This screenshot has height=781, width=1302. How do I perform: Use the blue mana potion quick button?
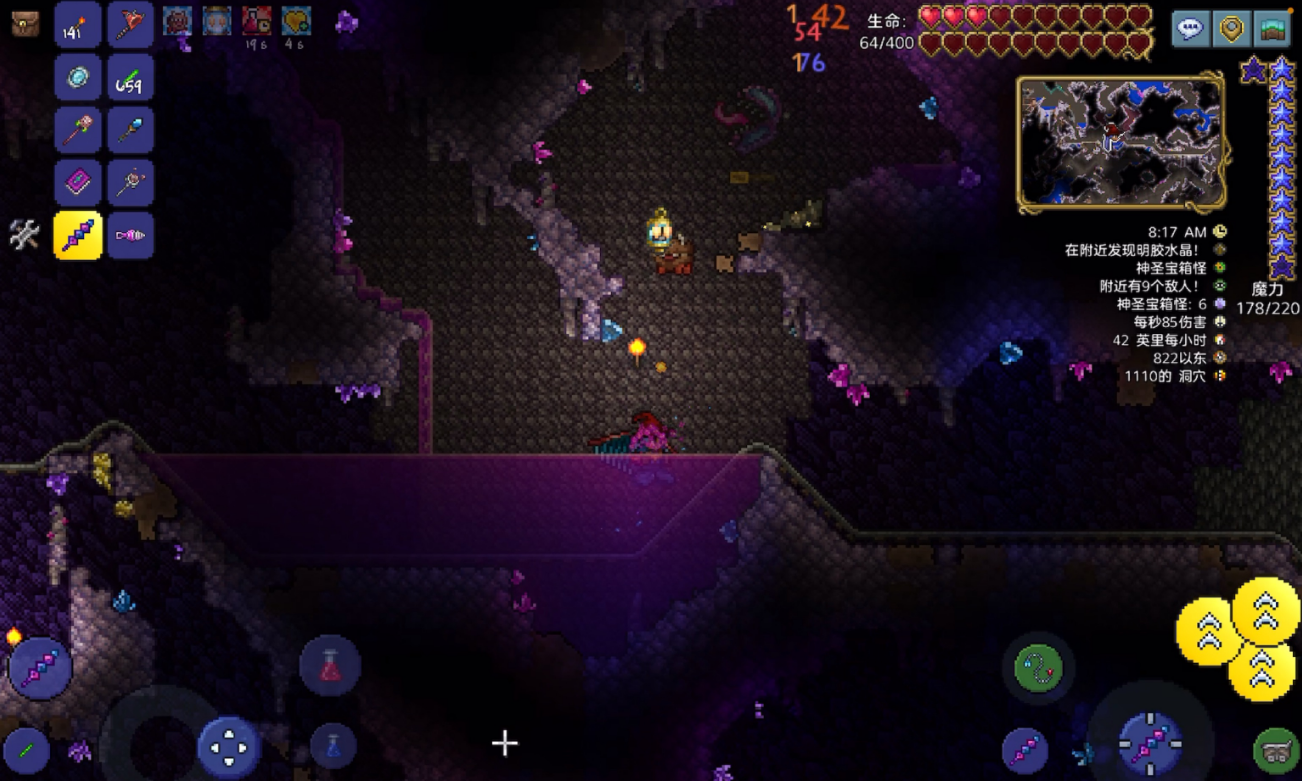pyautogui.click(x=332, y=746)
